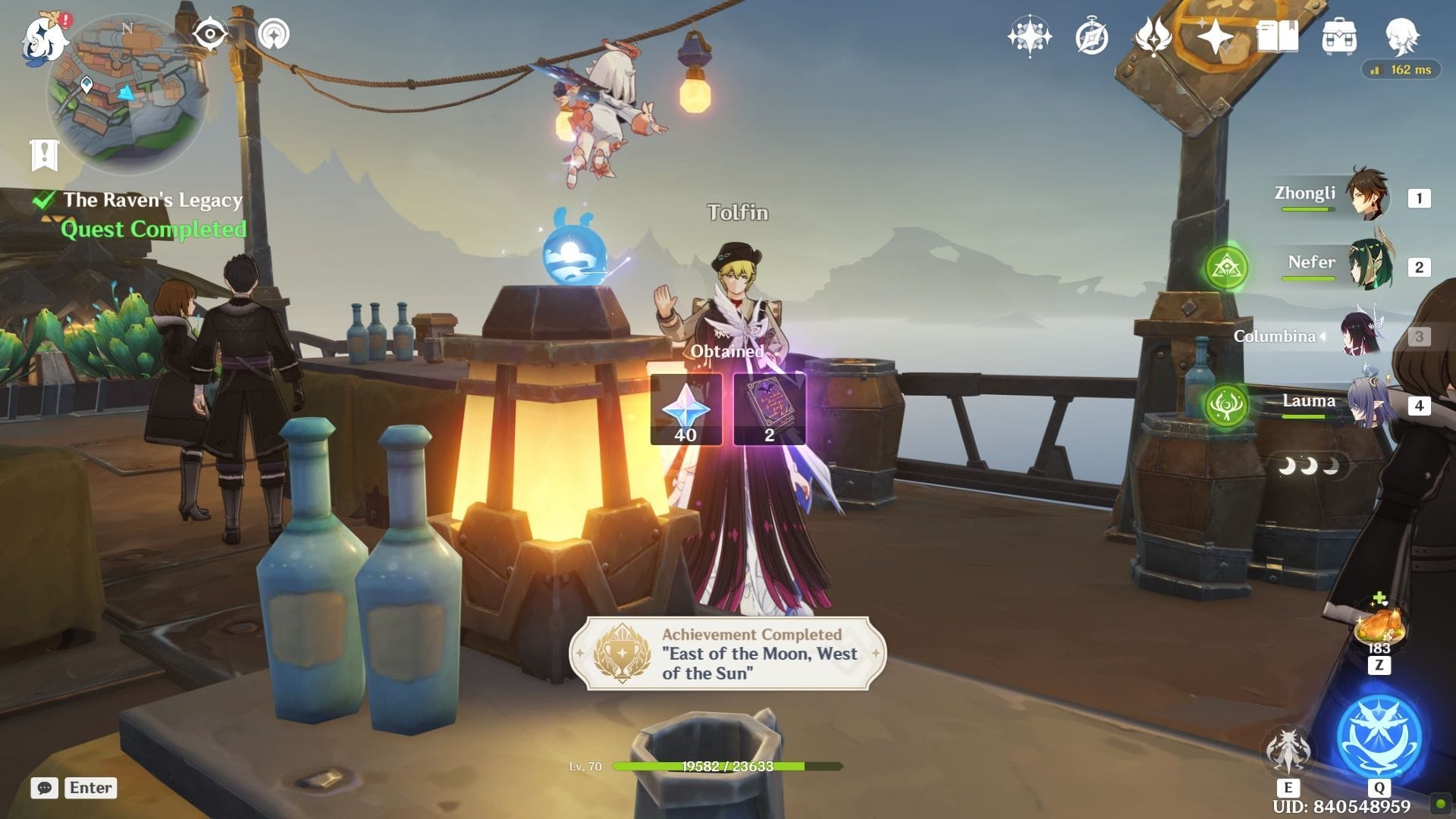Image resolution: width=1456 pixels, height=819 pixels.
Task: Open the character profile head icon
Action: tap(1401, 36)
